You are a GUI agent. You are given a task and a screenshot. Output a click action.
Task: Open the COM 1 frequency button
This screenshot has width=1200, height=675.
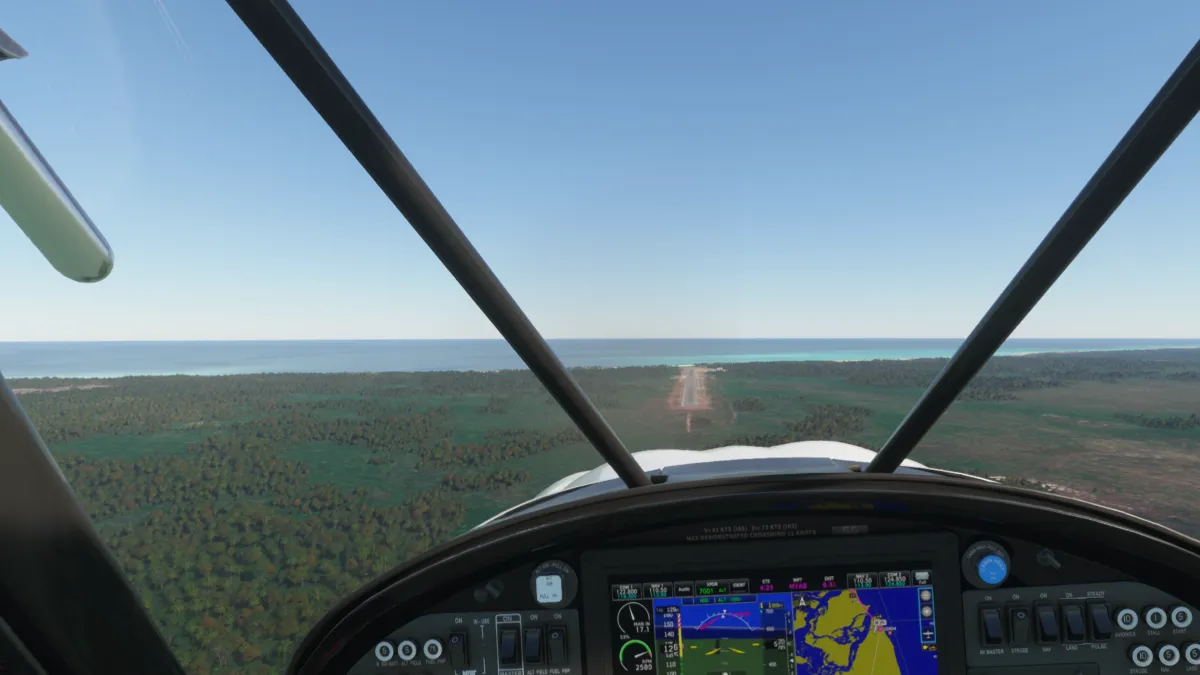pos(627,591)
